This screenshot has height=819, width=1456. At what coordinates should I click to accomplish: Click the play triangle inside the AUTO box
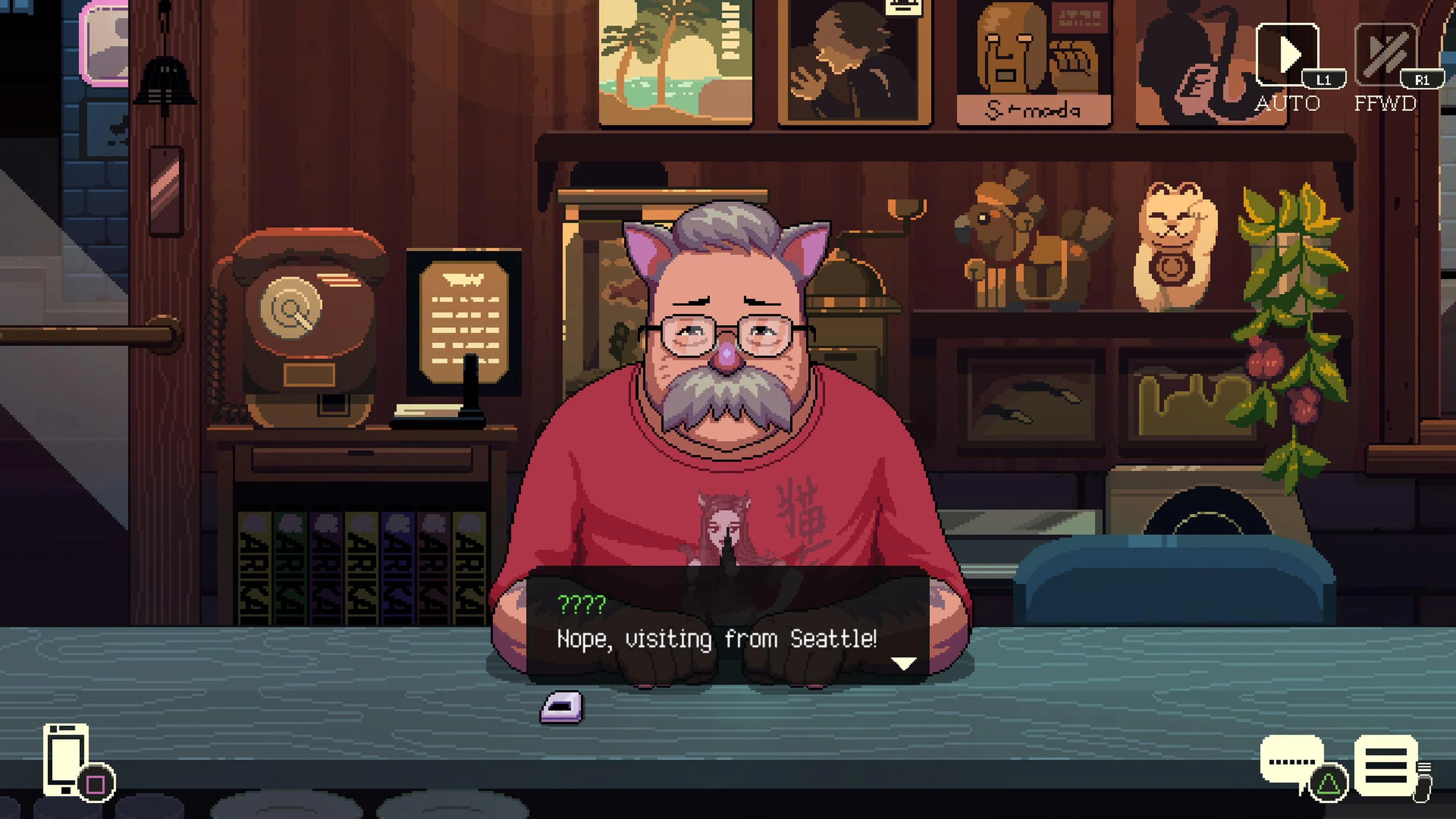(1290, 55)
